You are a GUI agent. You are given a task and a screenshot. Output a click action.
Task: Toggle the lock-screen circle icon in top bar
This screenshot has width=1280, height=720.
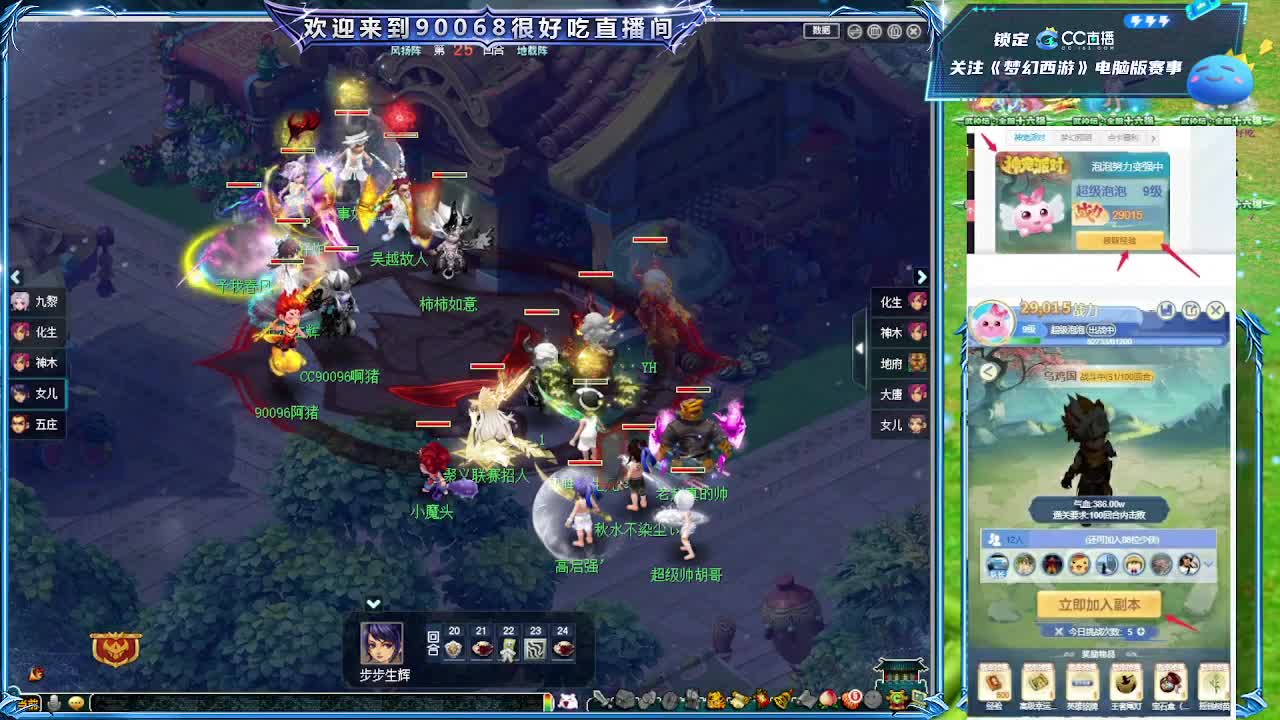(894, 31)
